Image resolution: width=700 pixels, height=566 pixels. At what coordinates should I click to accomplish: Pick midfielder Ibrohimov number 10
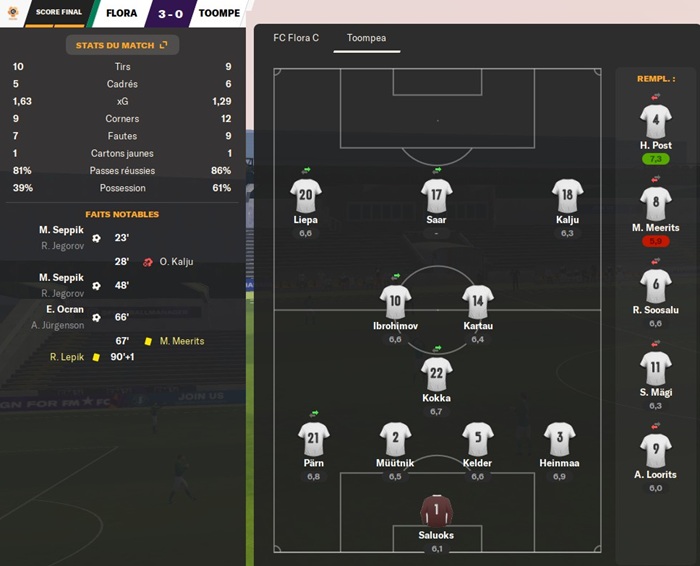pyautogui.click(x=395, y=302)
